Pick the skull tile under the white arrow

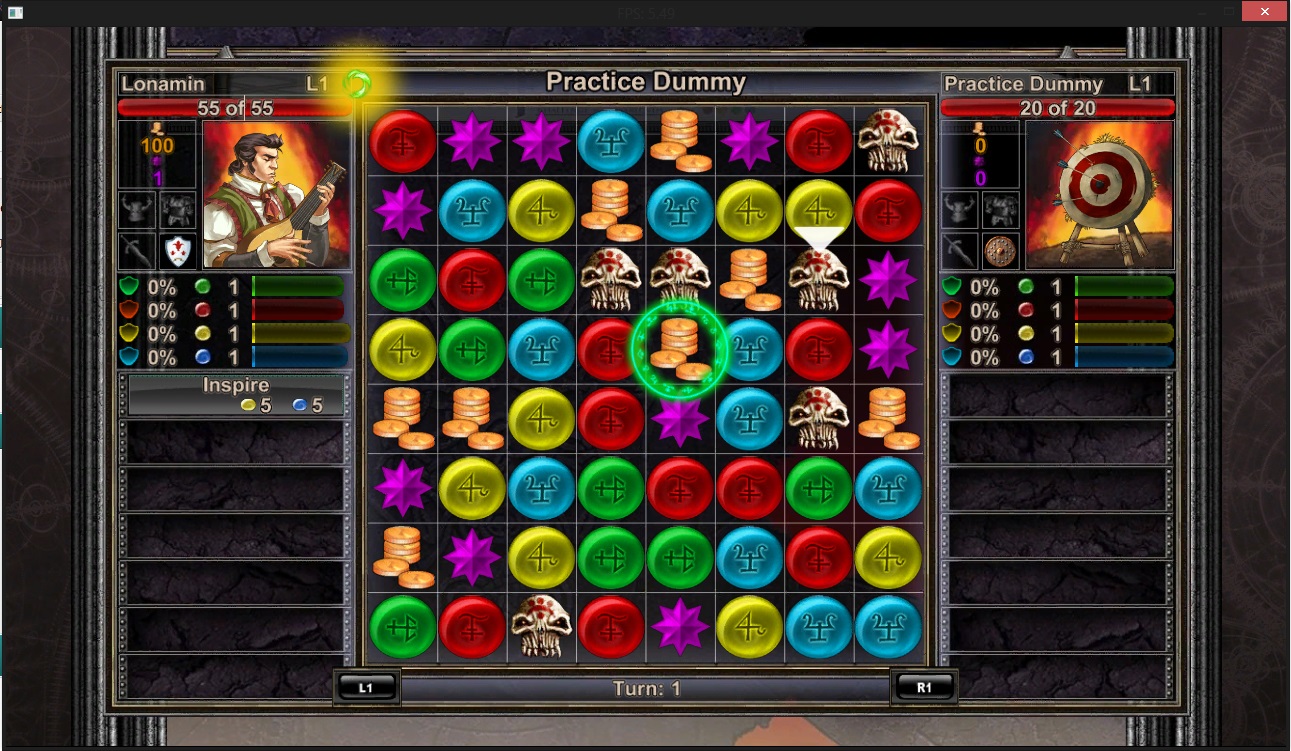click(x=818, y=279)
